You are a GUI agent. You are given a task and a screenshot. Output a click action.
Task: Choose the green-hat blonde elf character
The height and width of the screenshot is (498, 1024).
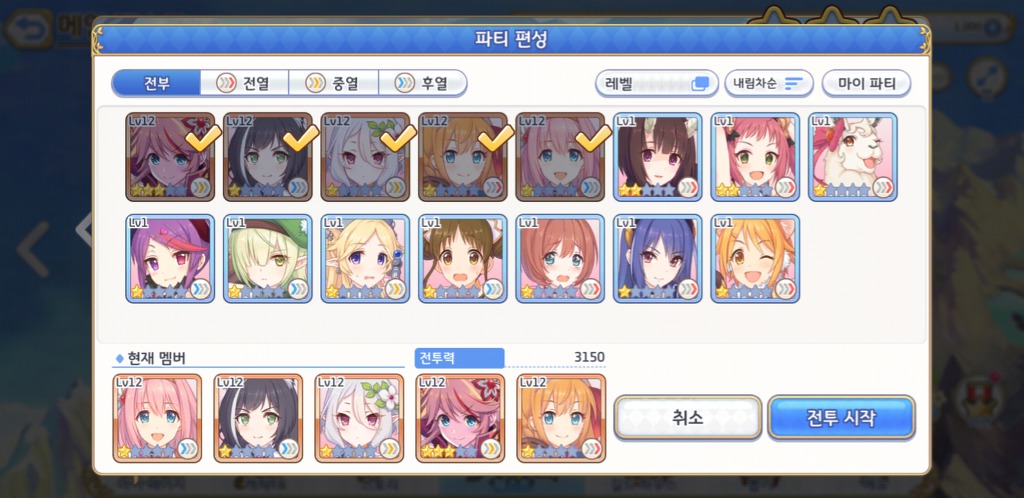point(268,258)
